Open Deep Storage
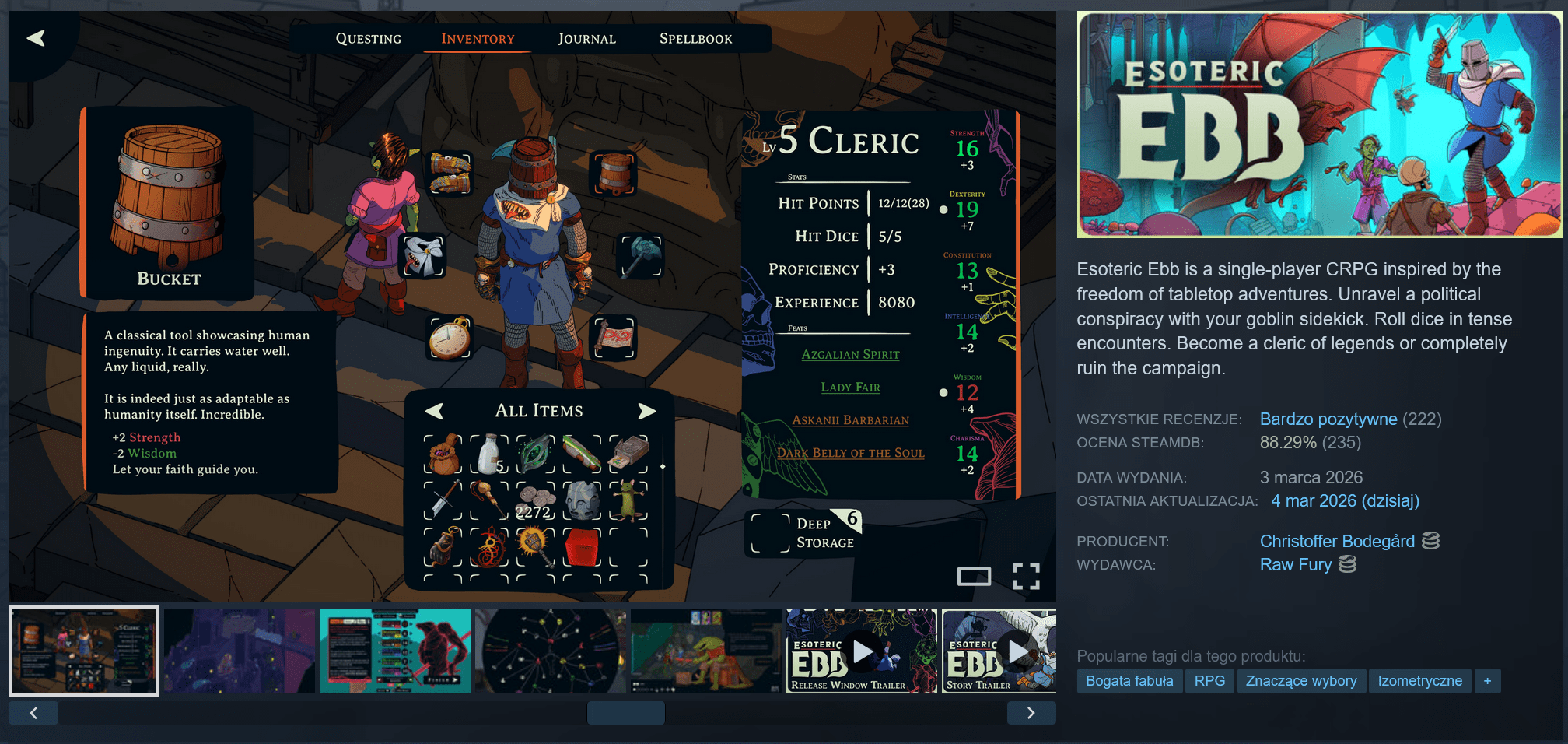Screen dimensions: 1568x744 [803, 533]
